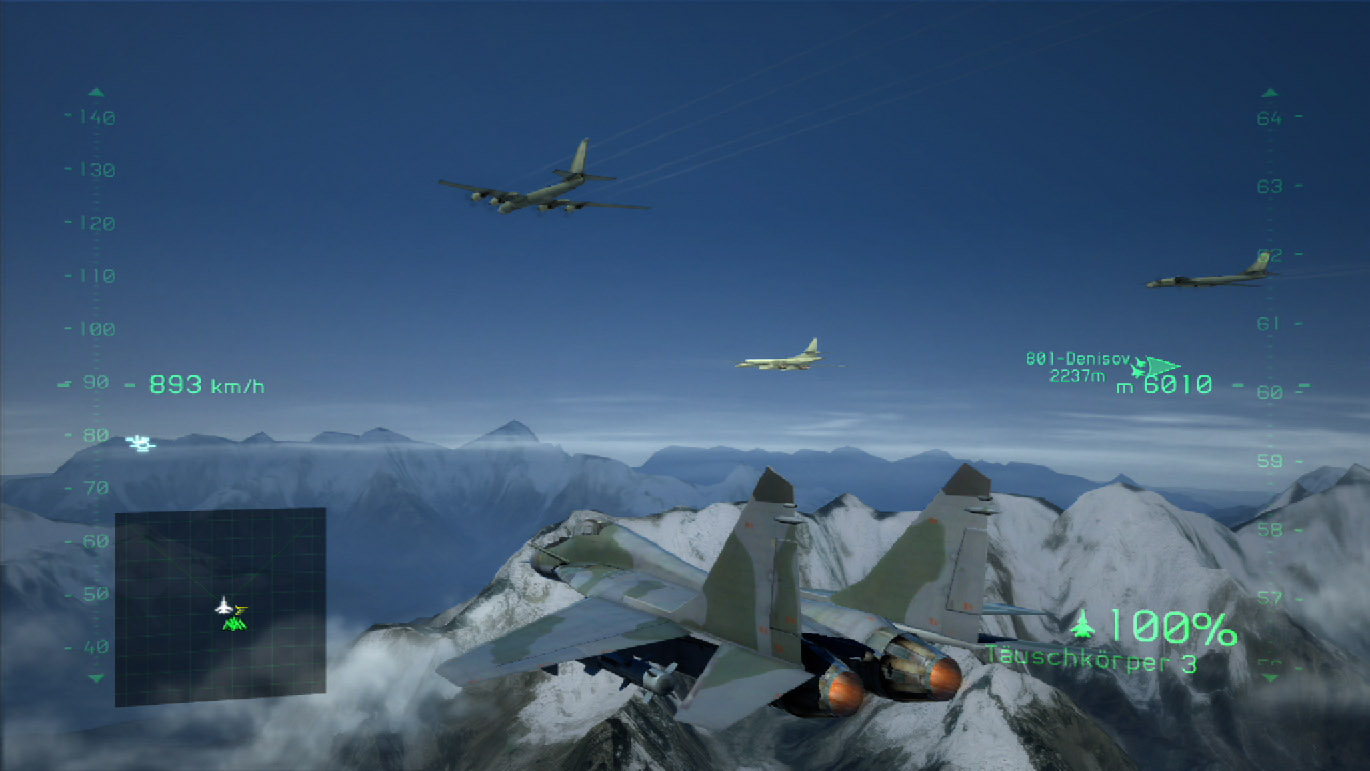The width and height of the screenshot is (1370, 771).
Task: Select a green allied plane icon on the minimap
Action: (235, 624)
